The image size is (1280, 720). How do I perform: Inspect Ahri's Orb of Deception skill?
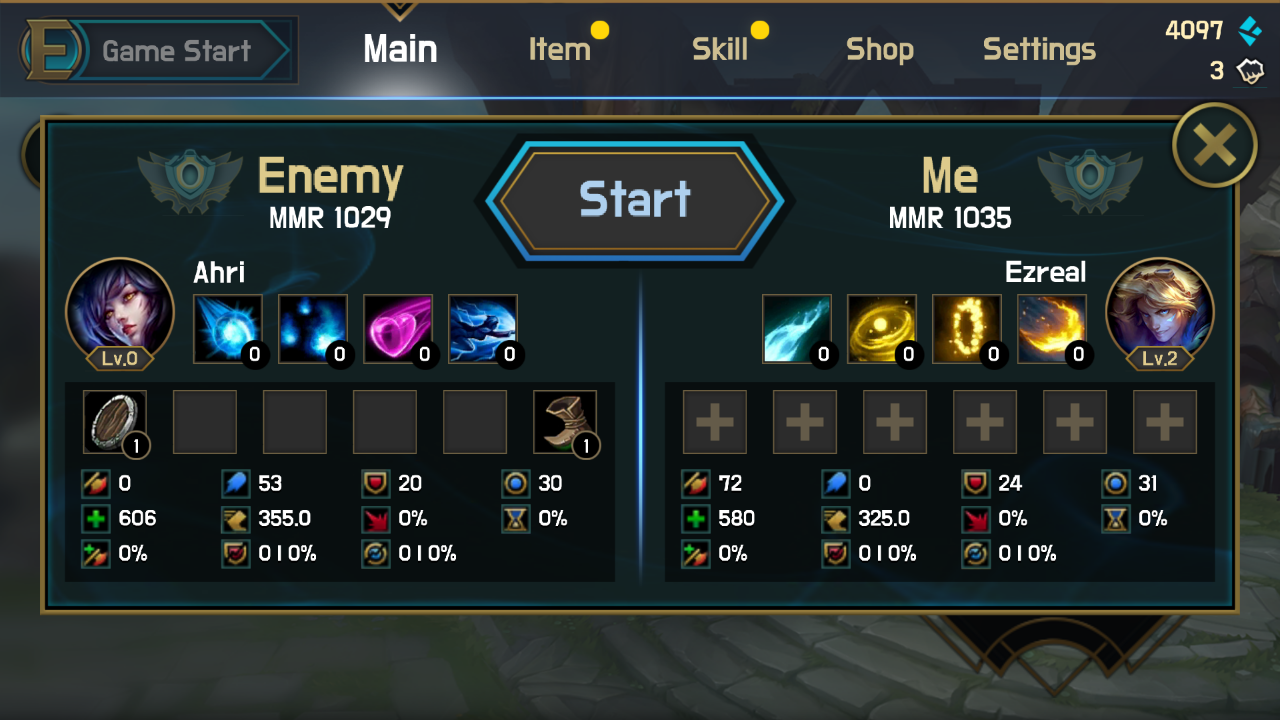(227, 329)
